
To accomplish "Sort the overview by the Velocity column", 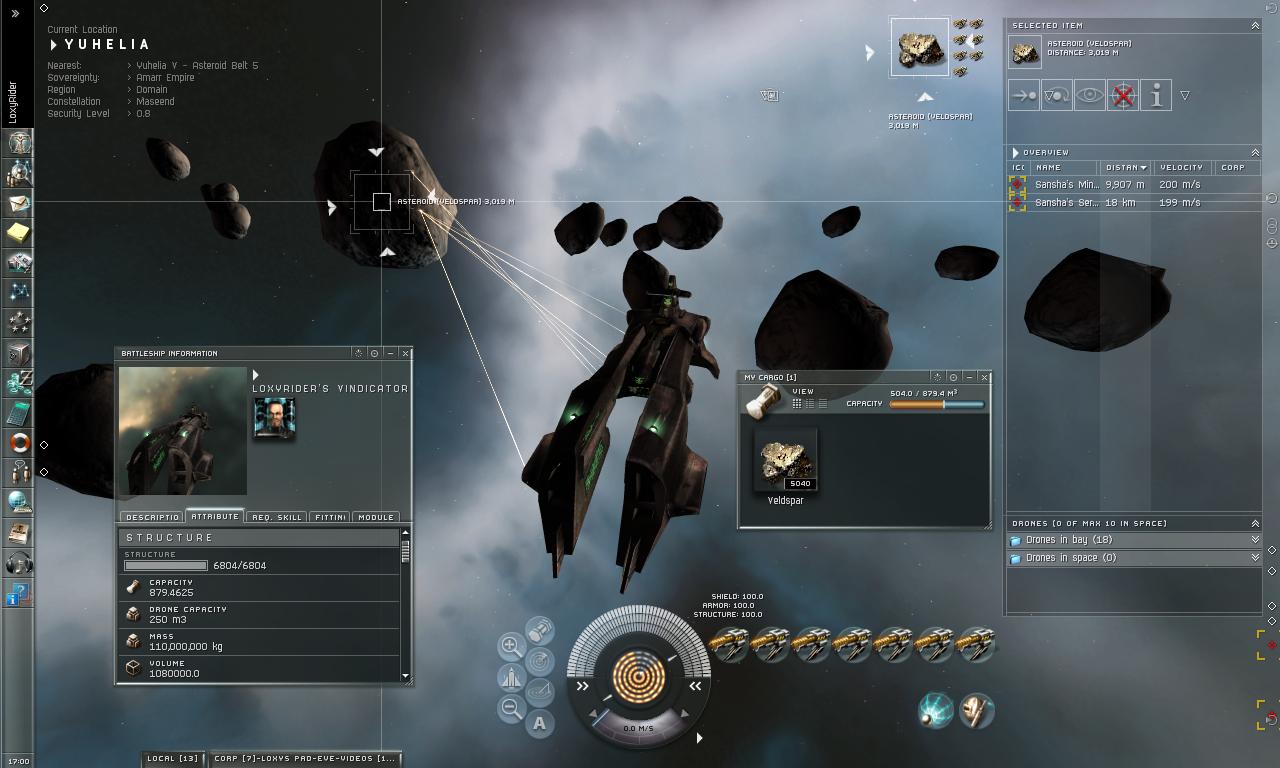I will 1181,168.
